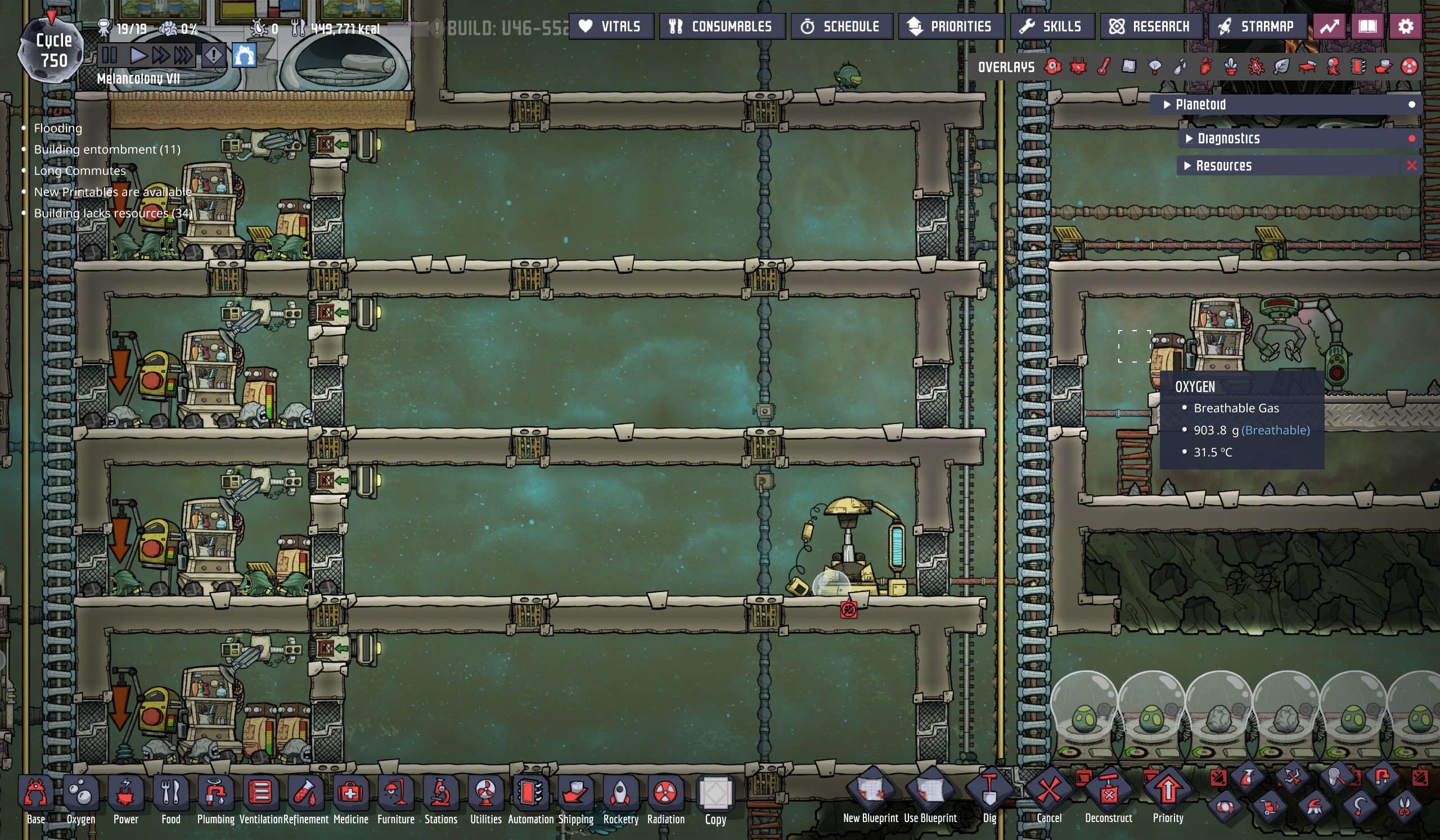The width and height of the screenshot is (1440, 840).
Task: Open the Priorities screen
Action: coord(950,27)
